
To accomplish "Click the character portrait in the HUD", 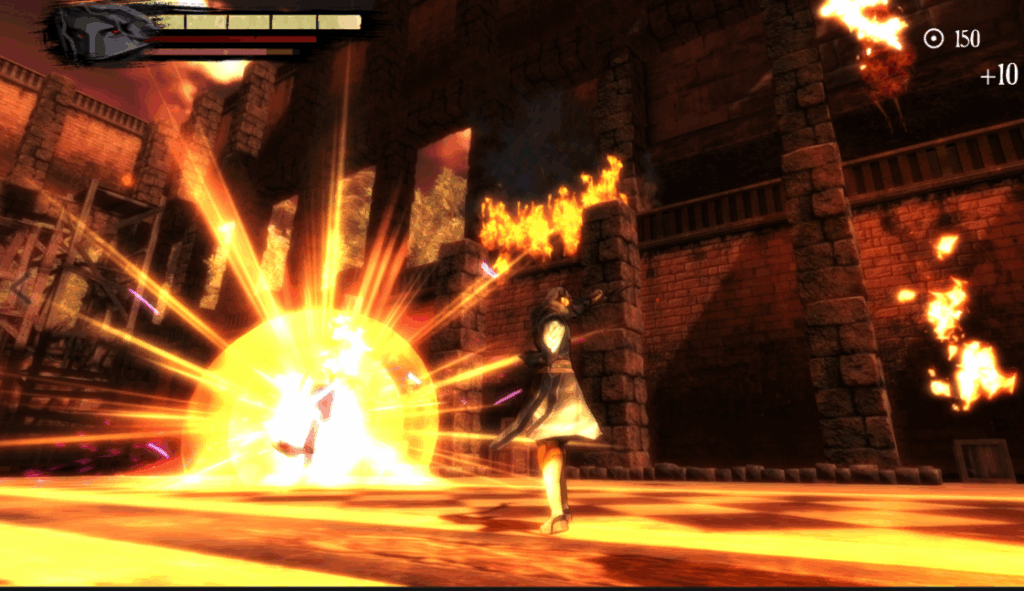I will tap(102, 30).
